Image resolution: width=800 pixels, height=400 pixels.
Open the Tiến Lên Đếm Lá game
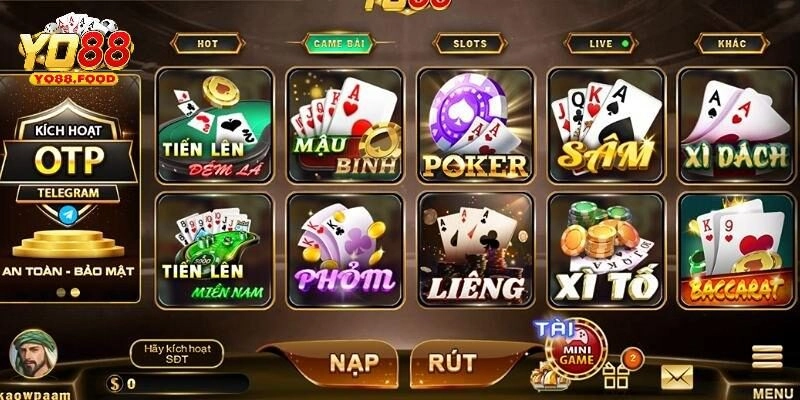coord(214,125)
